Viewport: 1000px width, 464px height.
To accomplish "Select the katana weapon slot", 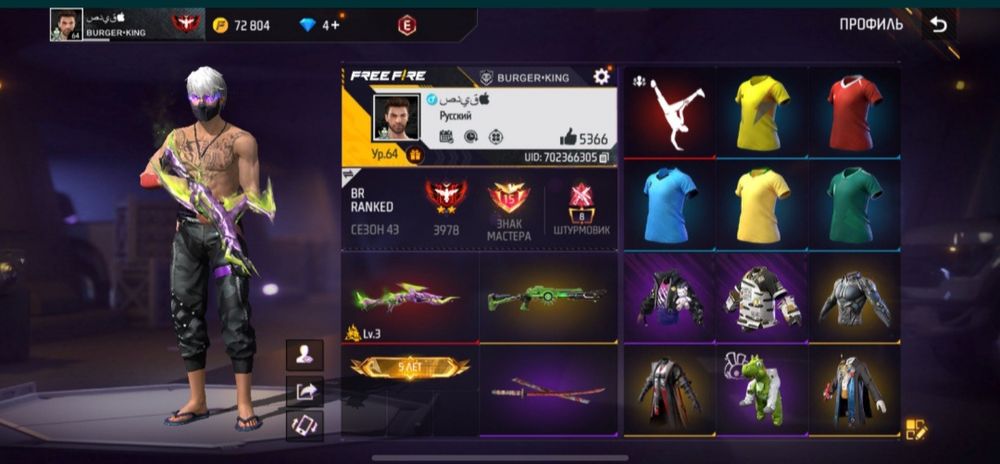I will click(x=547, y=390).
